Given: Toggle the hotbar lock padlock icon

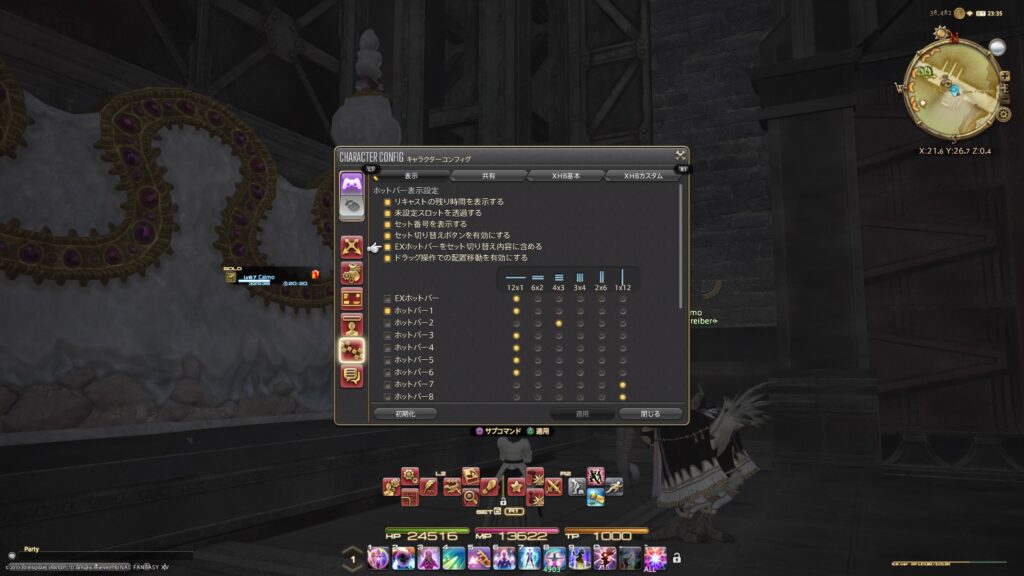Looking at the screenshot, I should [x=677, y=557].
